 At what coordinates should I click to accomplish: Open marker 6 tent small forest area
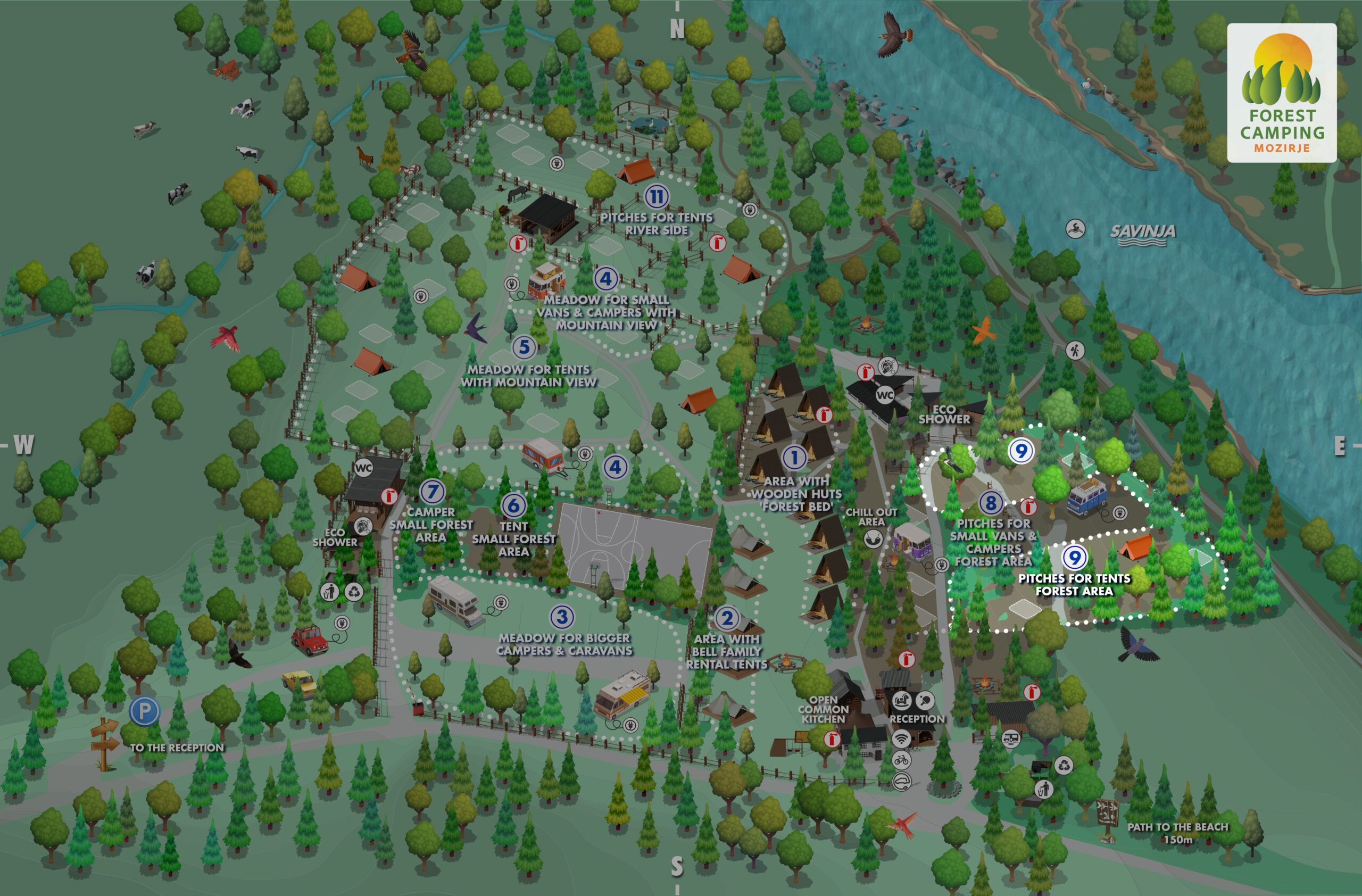[513, 504]
